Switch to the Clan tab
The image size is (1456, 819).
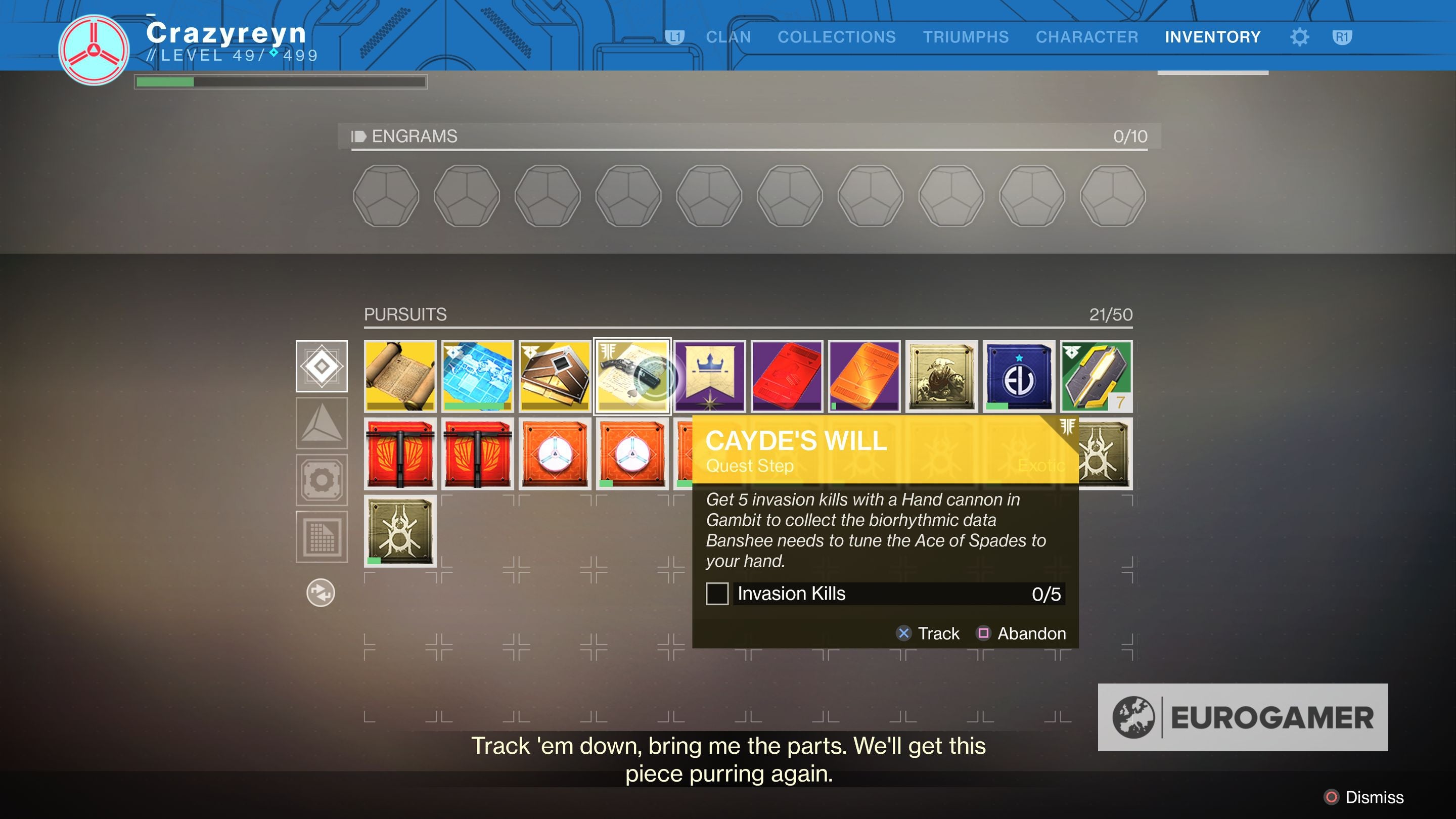(x=728, y=37)
